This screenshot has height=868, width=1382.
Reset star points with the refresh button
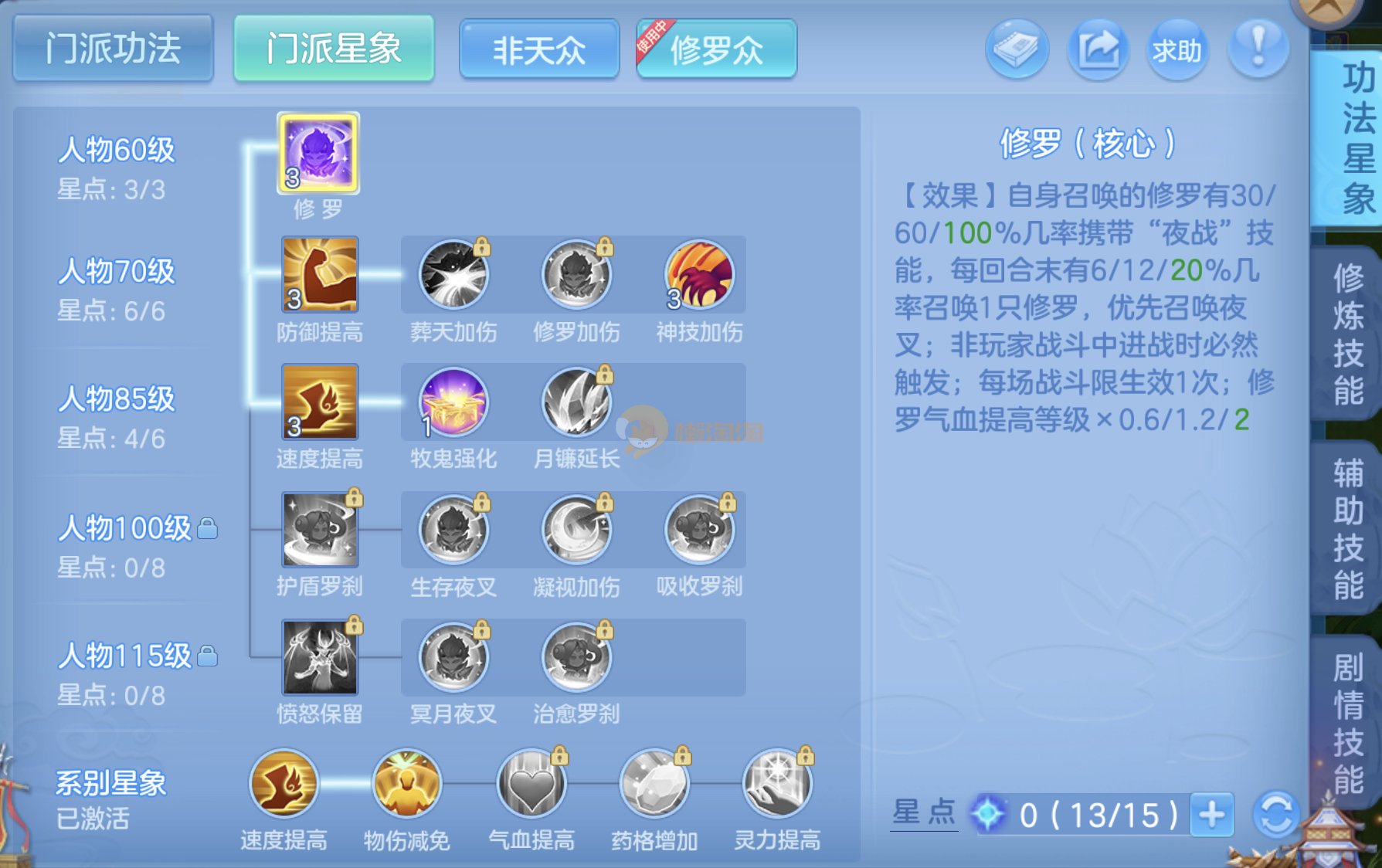point(1275,814)
